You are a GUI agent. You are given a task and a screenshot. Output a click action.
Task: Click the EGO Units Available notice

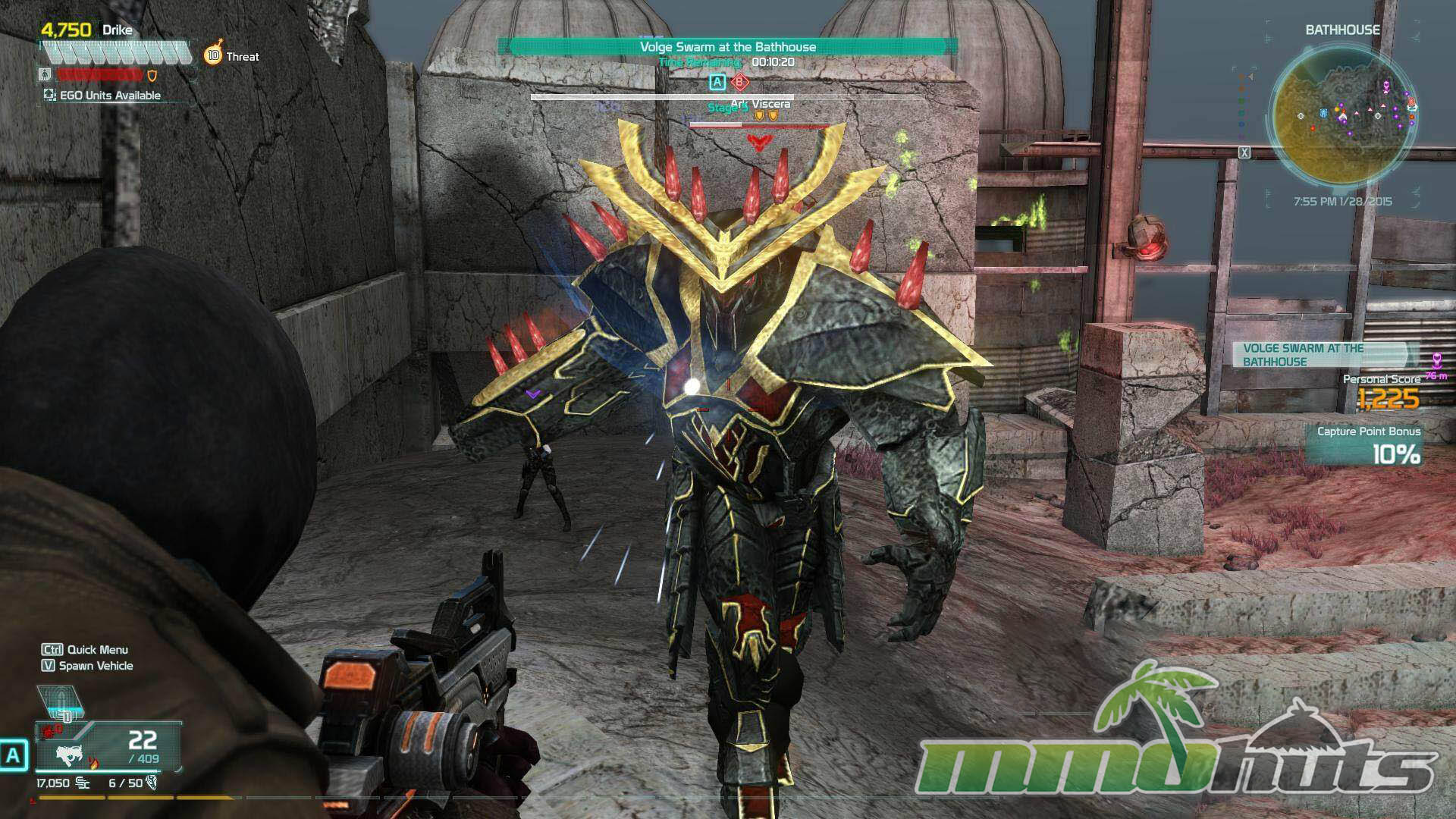[x=102, y=96]
